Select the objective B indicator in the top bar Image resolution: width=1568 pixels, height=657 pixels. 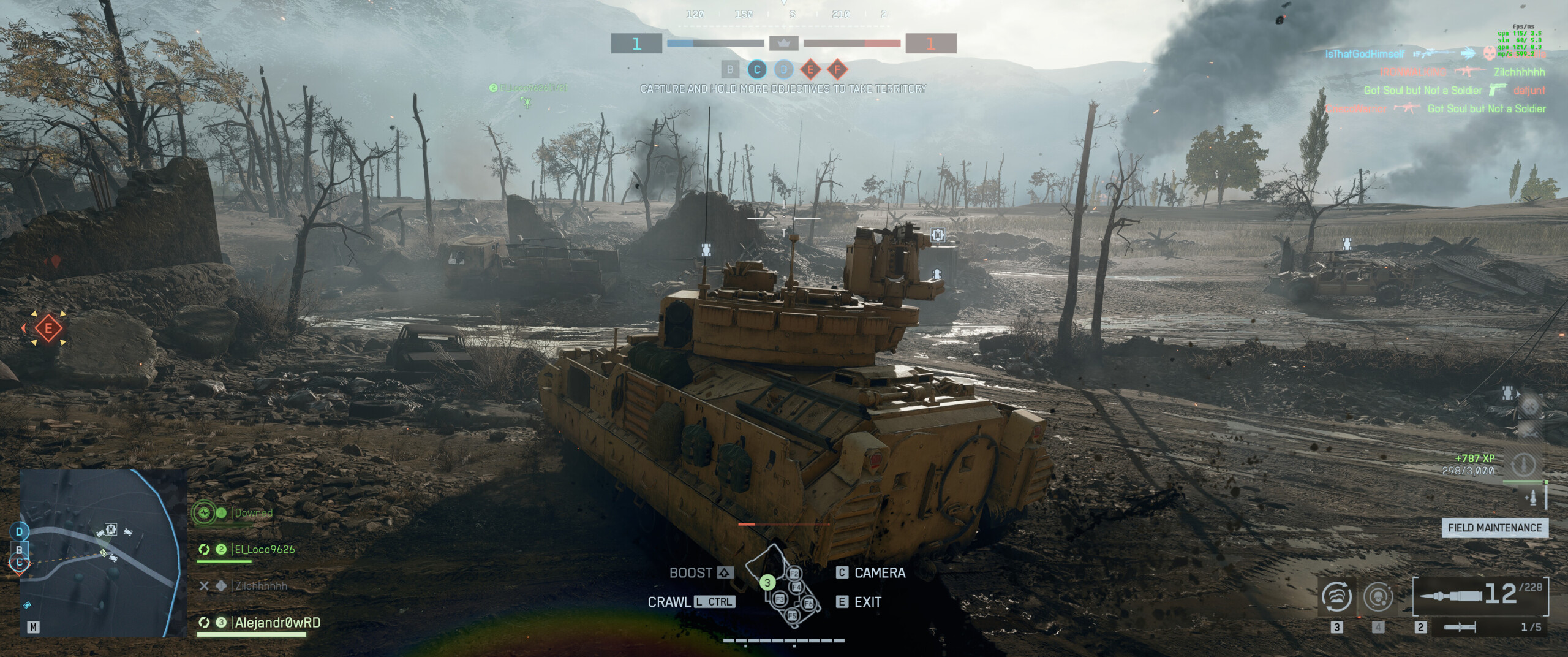pyautogui.click(x=729, y=69)
